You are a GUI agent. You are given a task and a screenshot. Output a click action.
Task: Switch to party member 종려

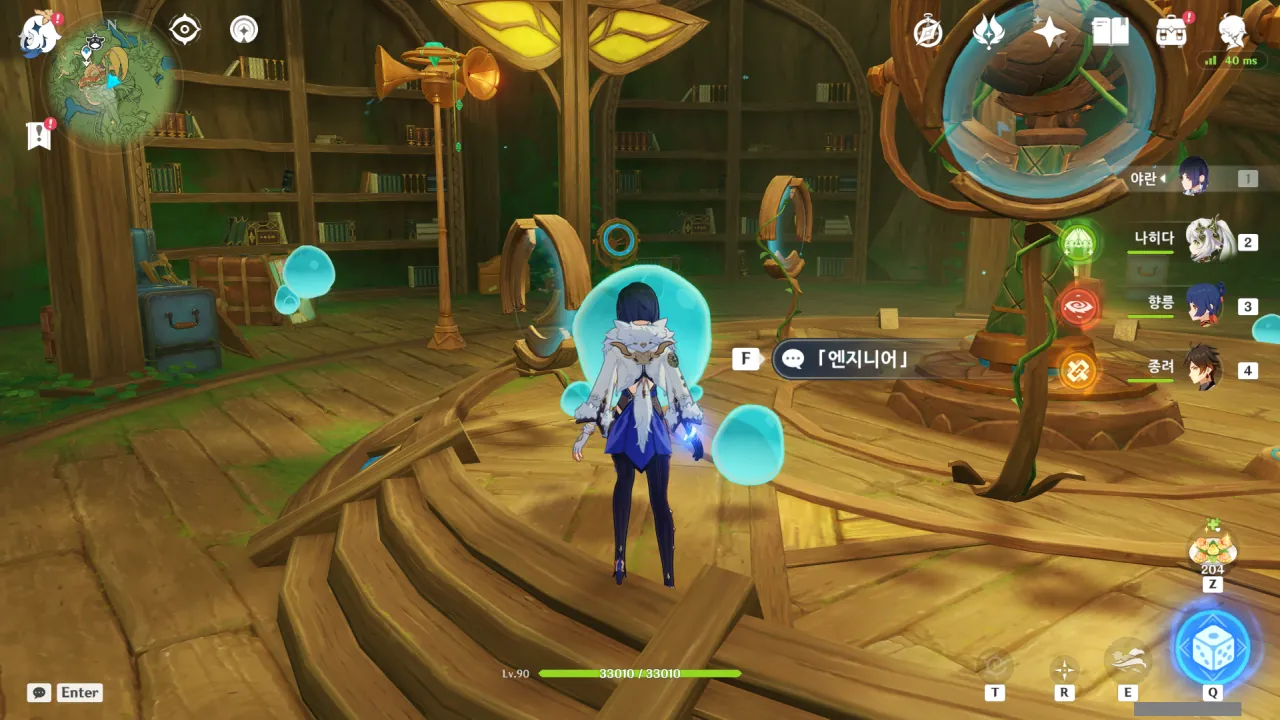(x=1204, y=369)
